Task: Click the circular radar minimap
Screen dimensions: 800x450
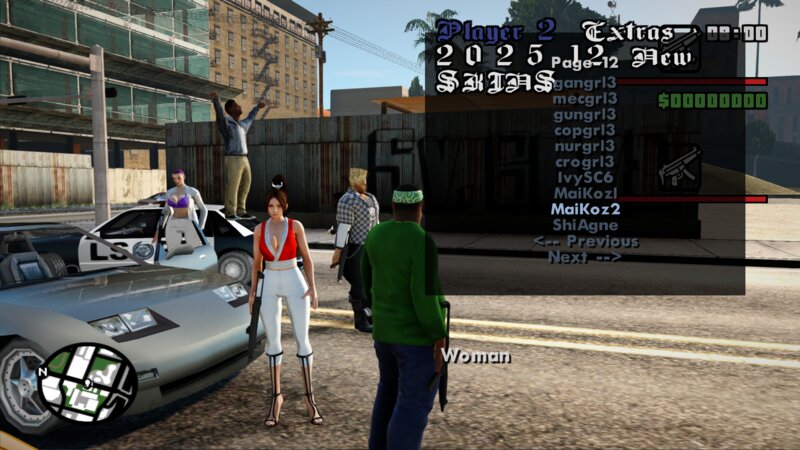Action: 87,383
